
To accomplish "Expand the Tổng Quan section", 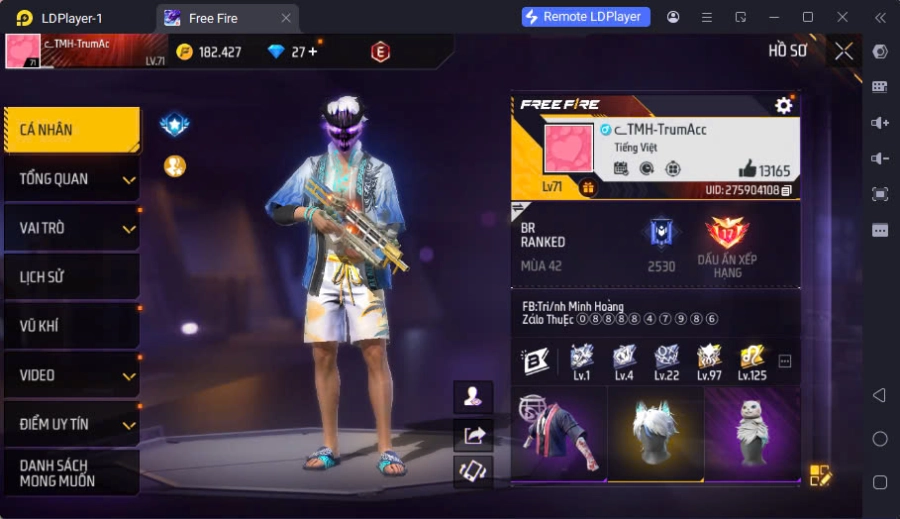I will click(71, 179).
